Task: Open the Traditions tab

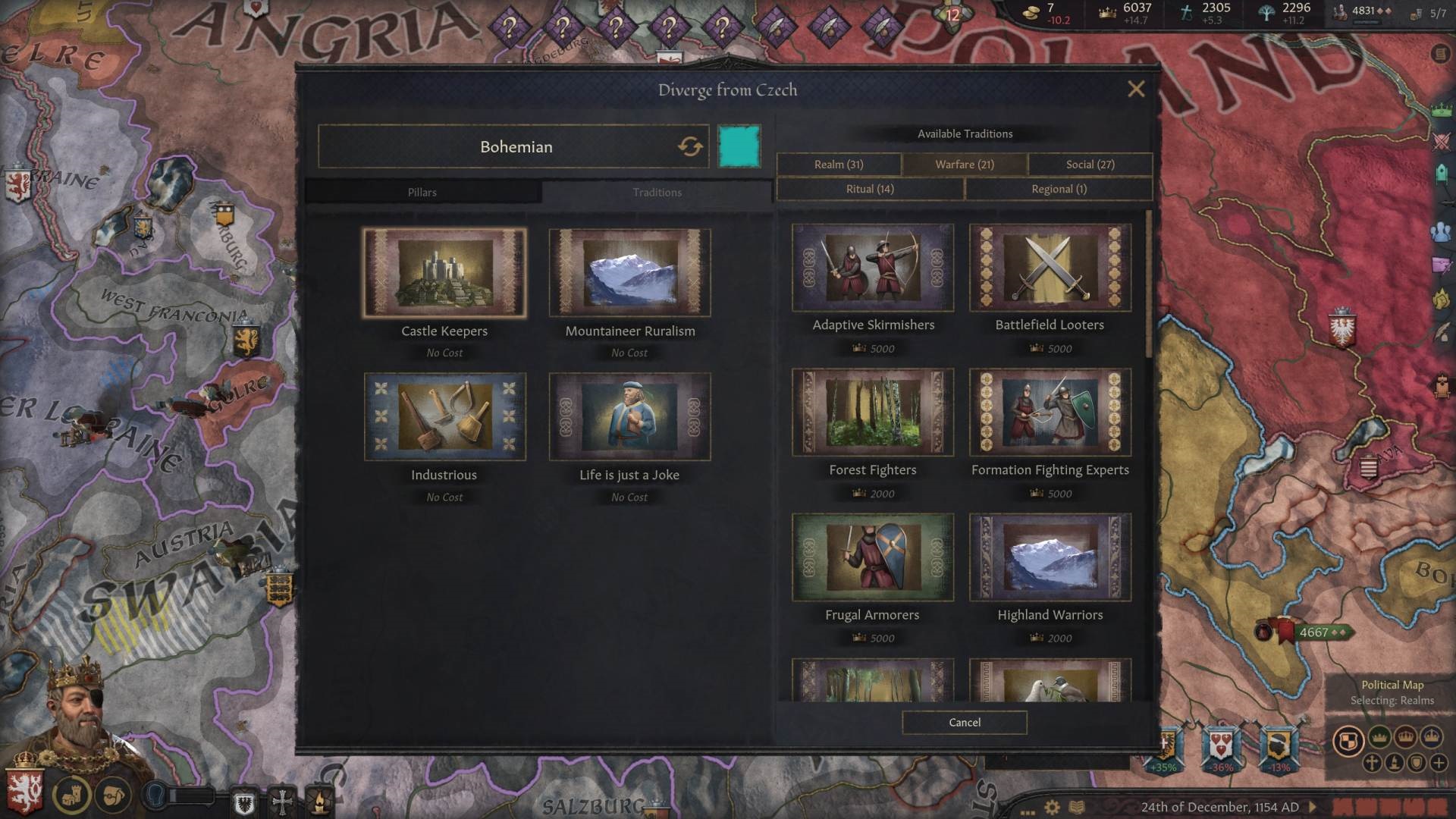Action: point(657,193)
